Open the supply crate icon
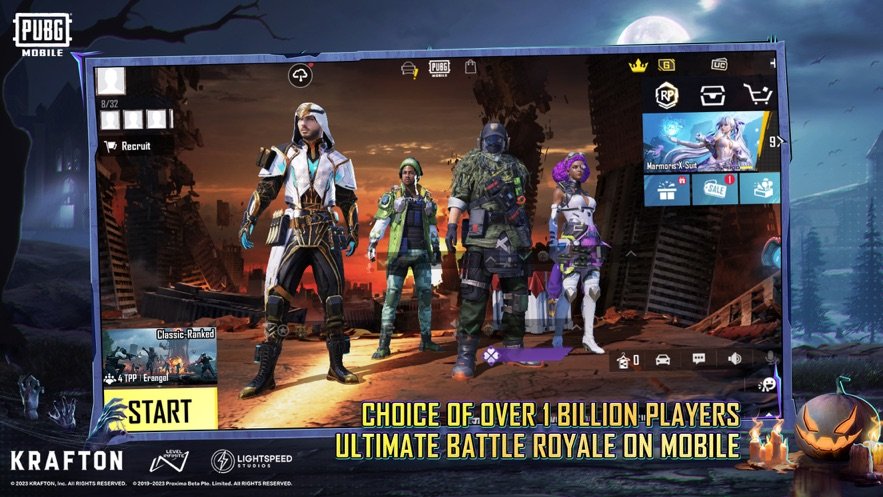This screenshot has width=883, height=497. click(x=712, y=94)
